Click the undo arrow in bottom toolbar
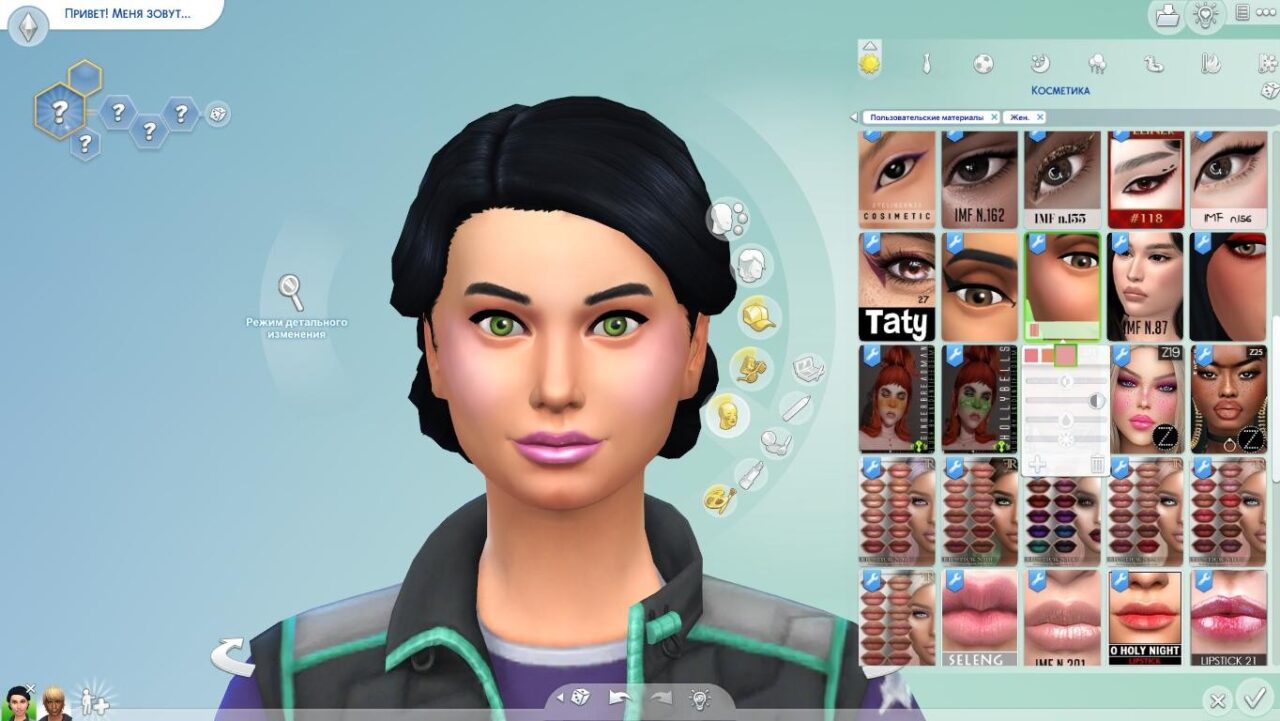The image size is (1280, 721). point(619,697)
